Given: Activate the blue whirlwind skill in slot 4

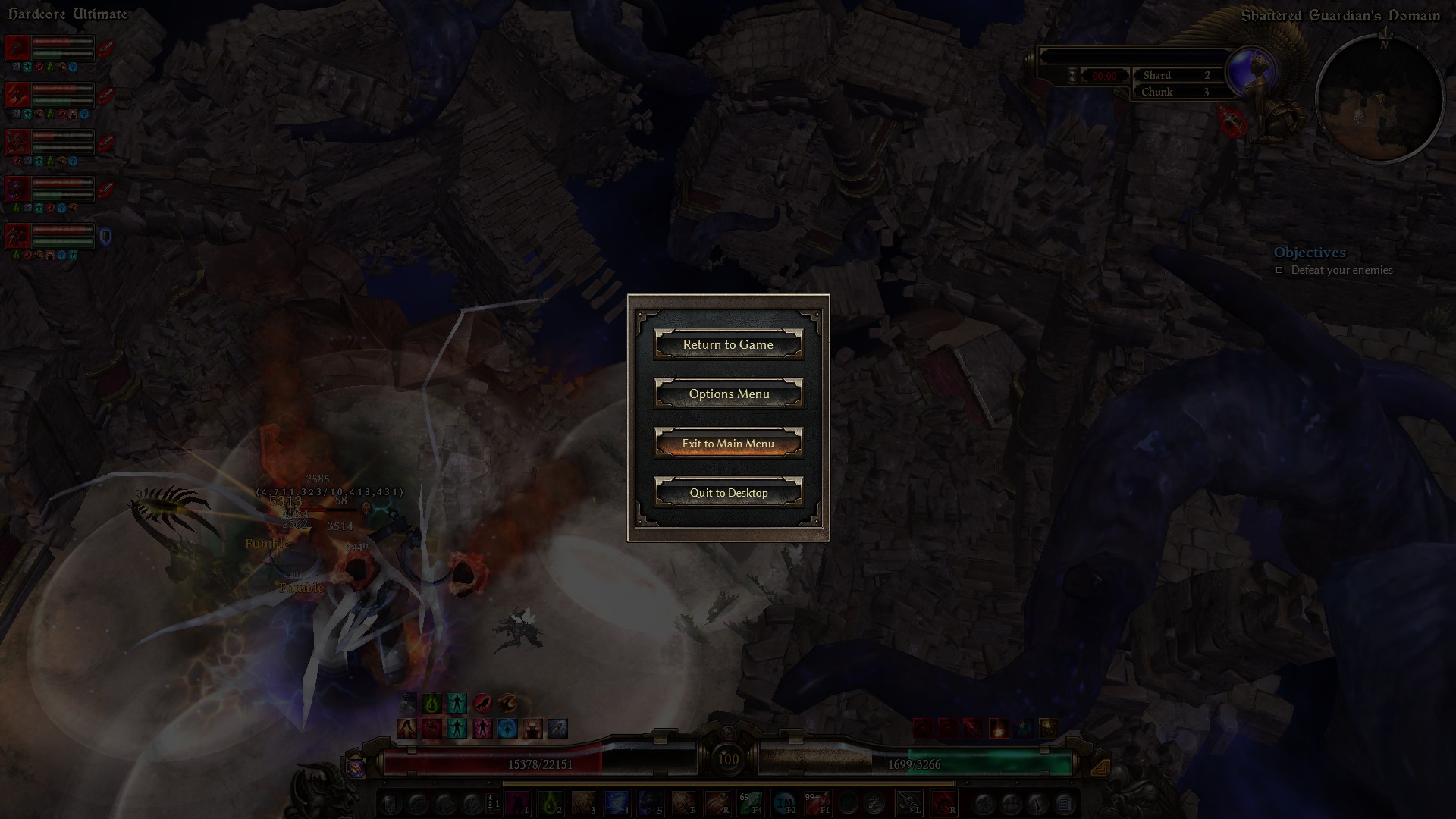Looking at the screenshot, I should (616, 802).
